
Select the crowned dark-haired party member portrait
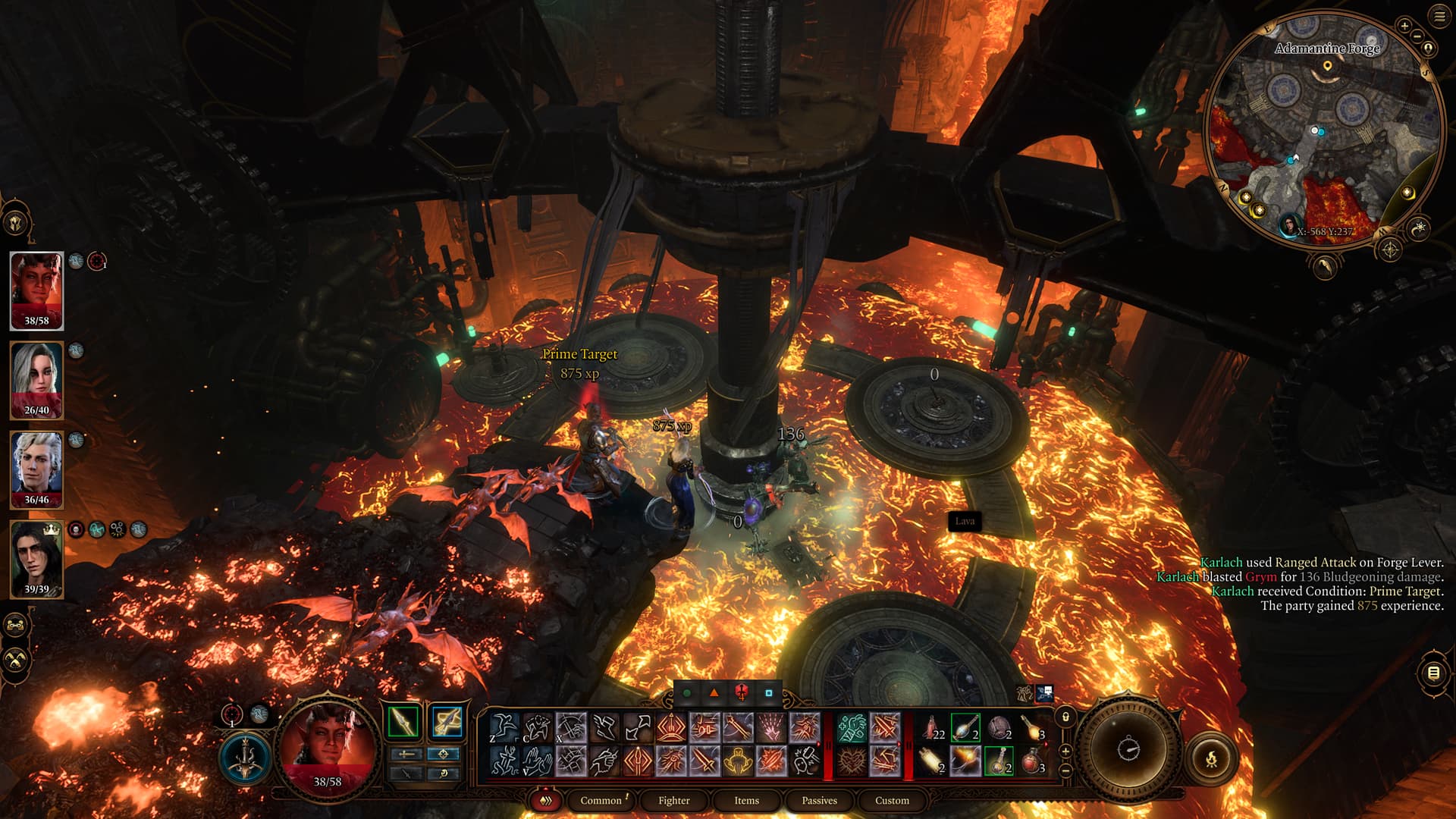point(36,559)
